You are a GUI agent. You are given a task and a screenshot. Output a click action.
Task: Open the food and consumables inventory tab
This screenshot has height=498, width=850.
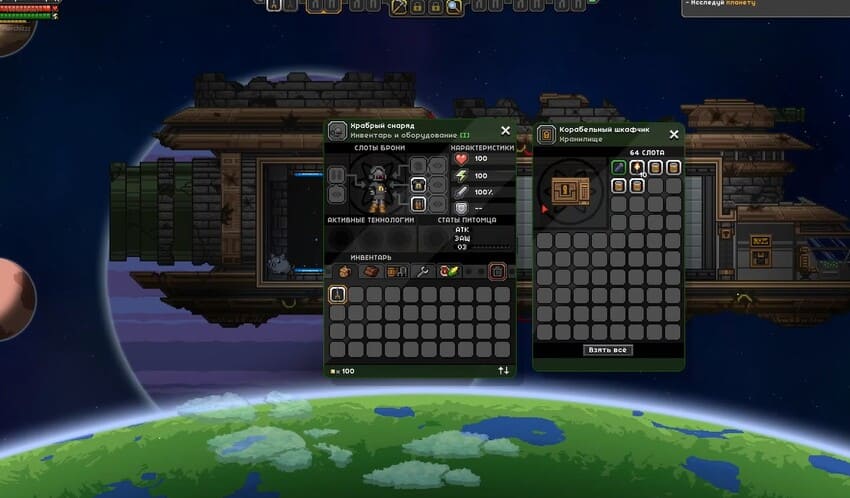coord(449,271)
